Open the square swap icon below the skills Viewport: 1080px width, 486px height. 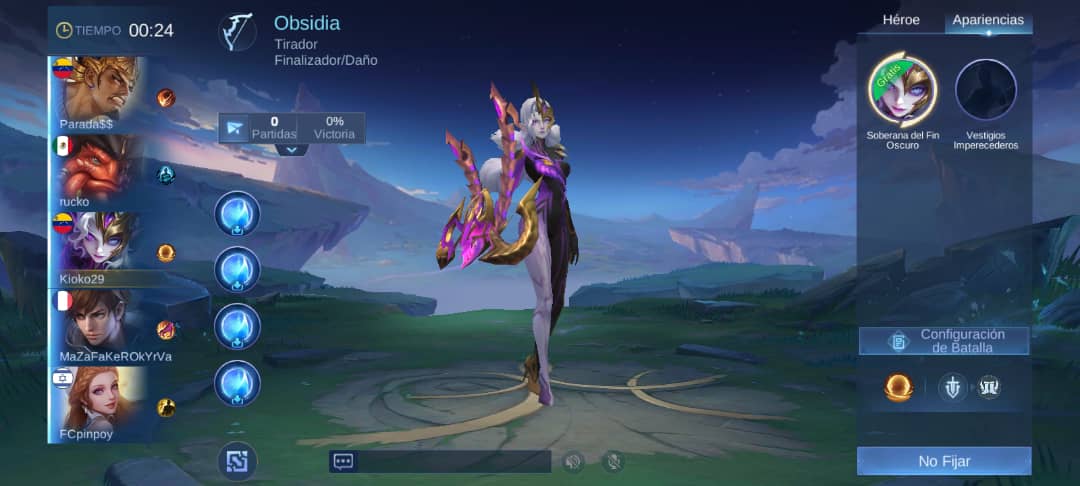coord(237,461)
